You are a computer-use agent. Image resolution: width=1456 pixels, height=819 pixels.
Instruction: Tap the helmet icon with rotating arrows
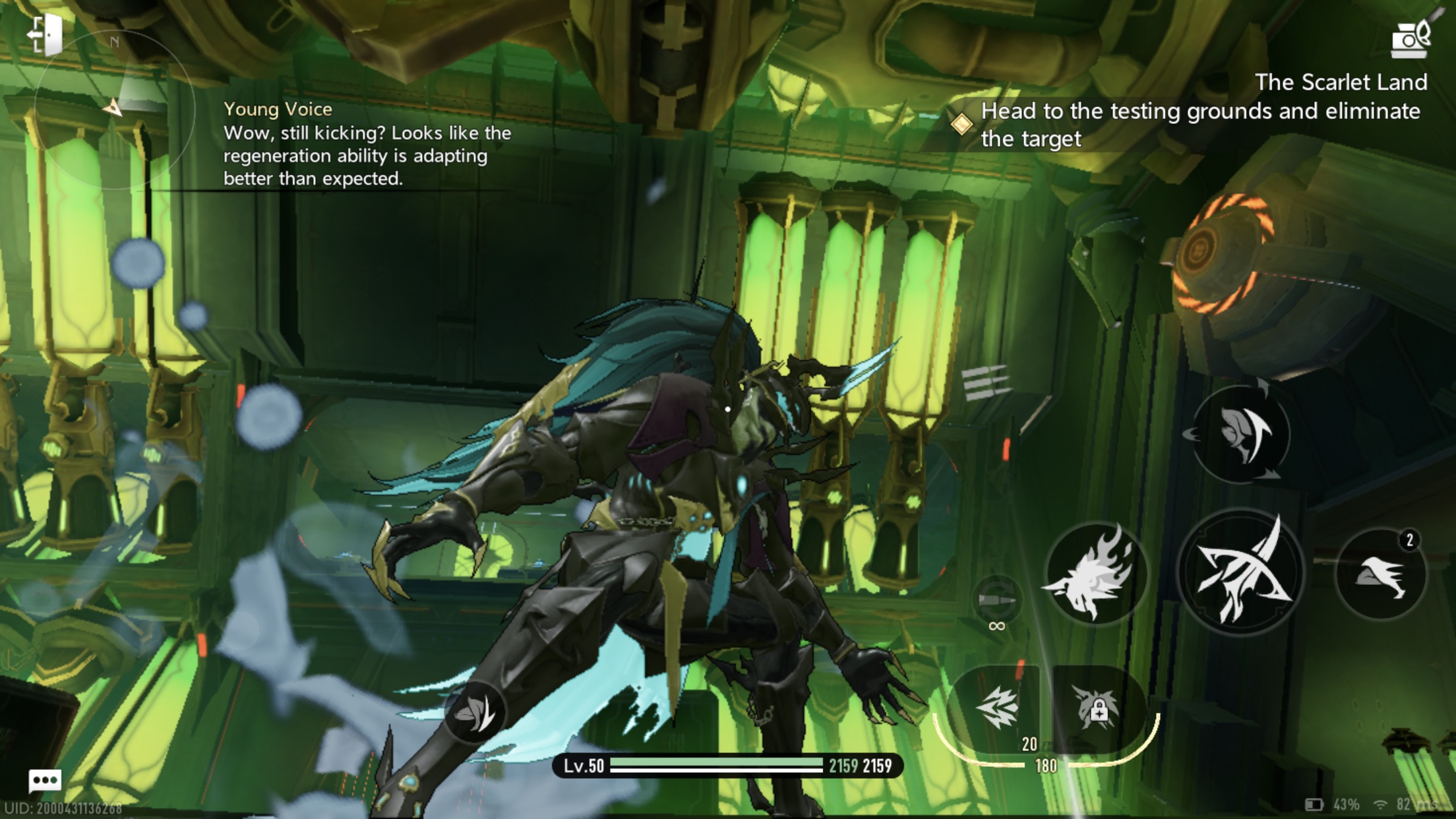[1240, 432]
